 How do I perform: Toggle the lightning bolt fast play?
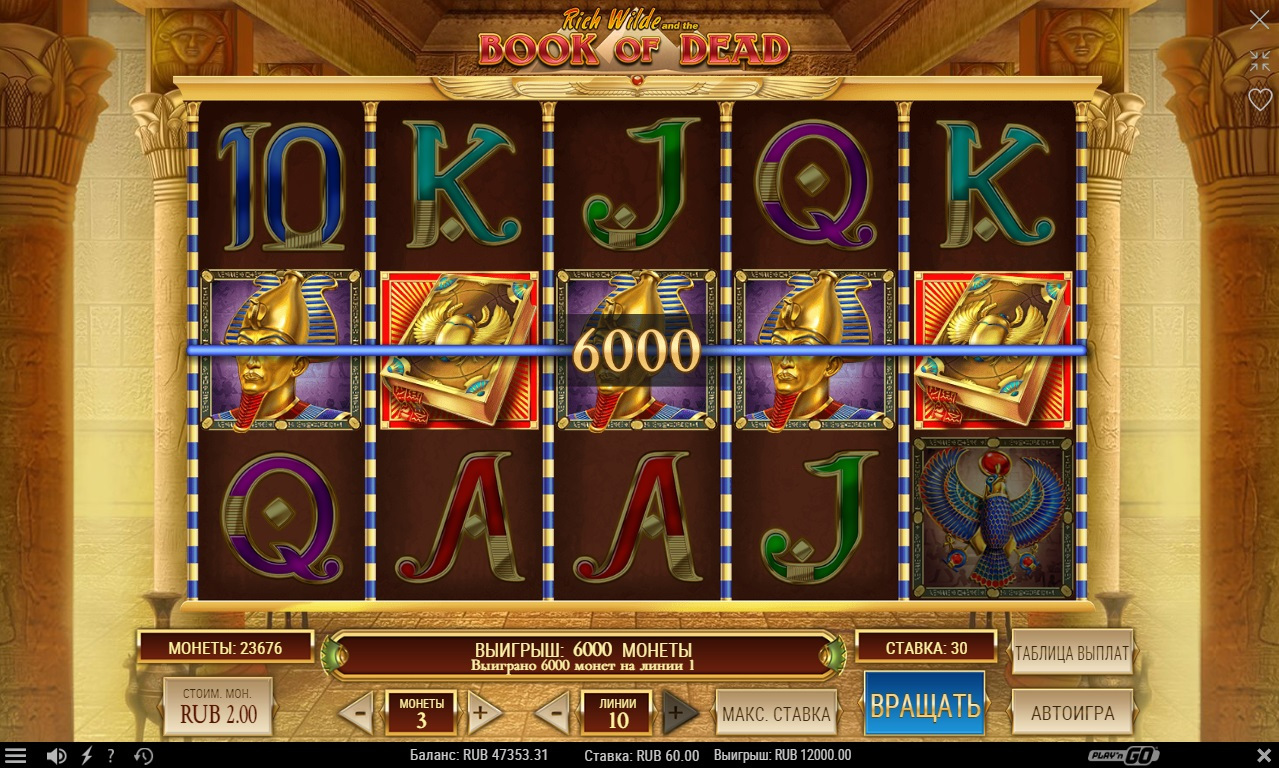pos(86,756)
